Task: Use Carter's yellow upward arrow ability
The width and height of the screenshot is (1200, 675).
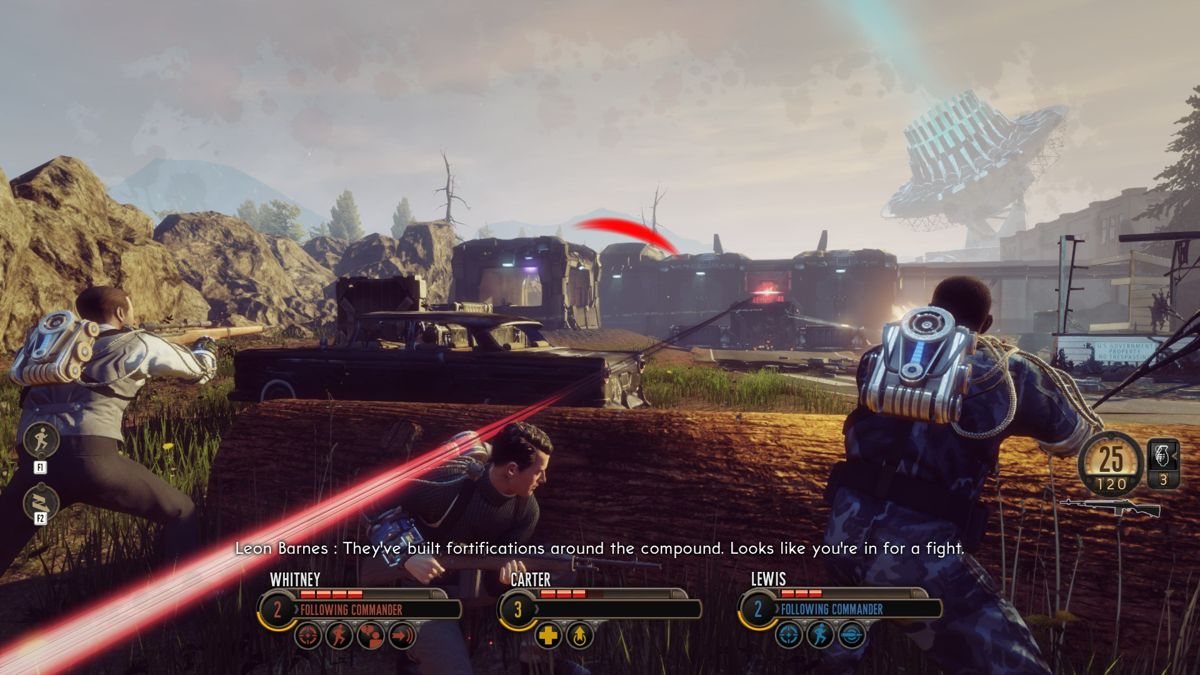Action: tap(580, 635)
